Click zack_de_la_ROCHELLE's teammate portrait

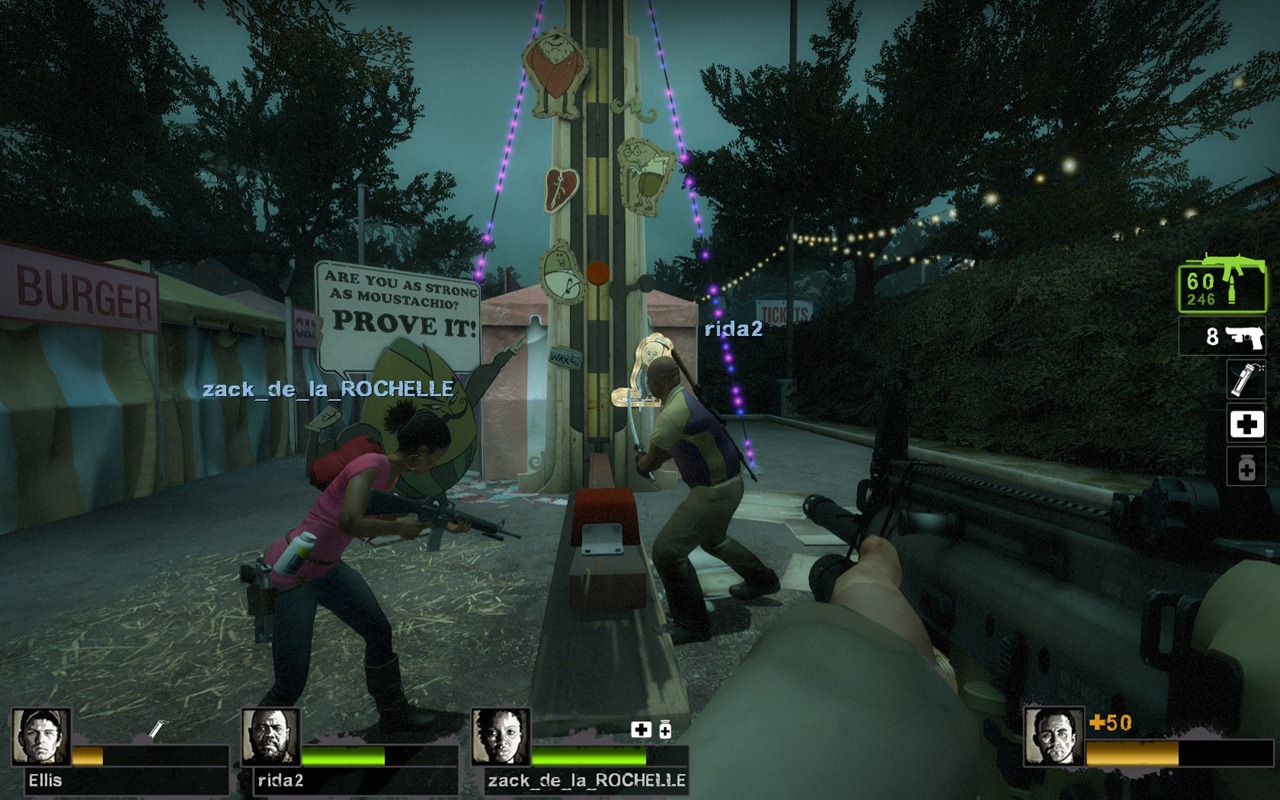pos(501,737)
